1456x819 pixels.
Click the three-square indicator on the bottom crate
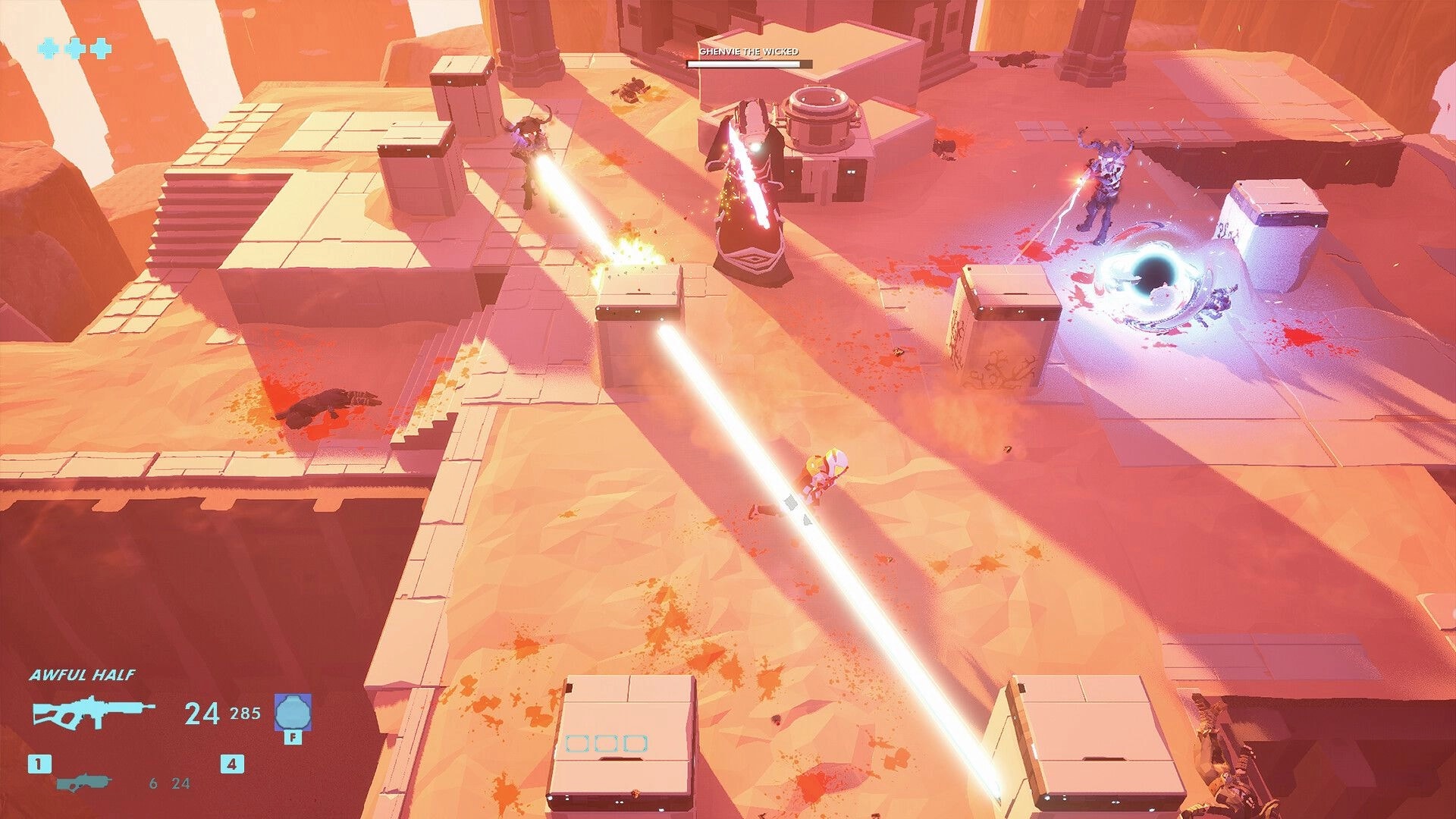(x=607, y=745)
